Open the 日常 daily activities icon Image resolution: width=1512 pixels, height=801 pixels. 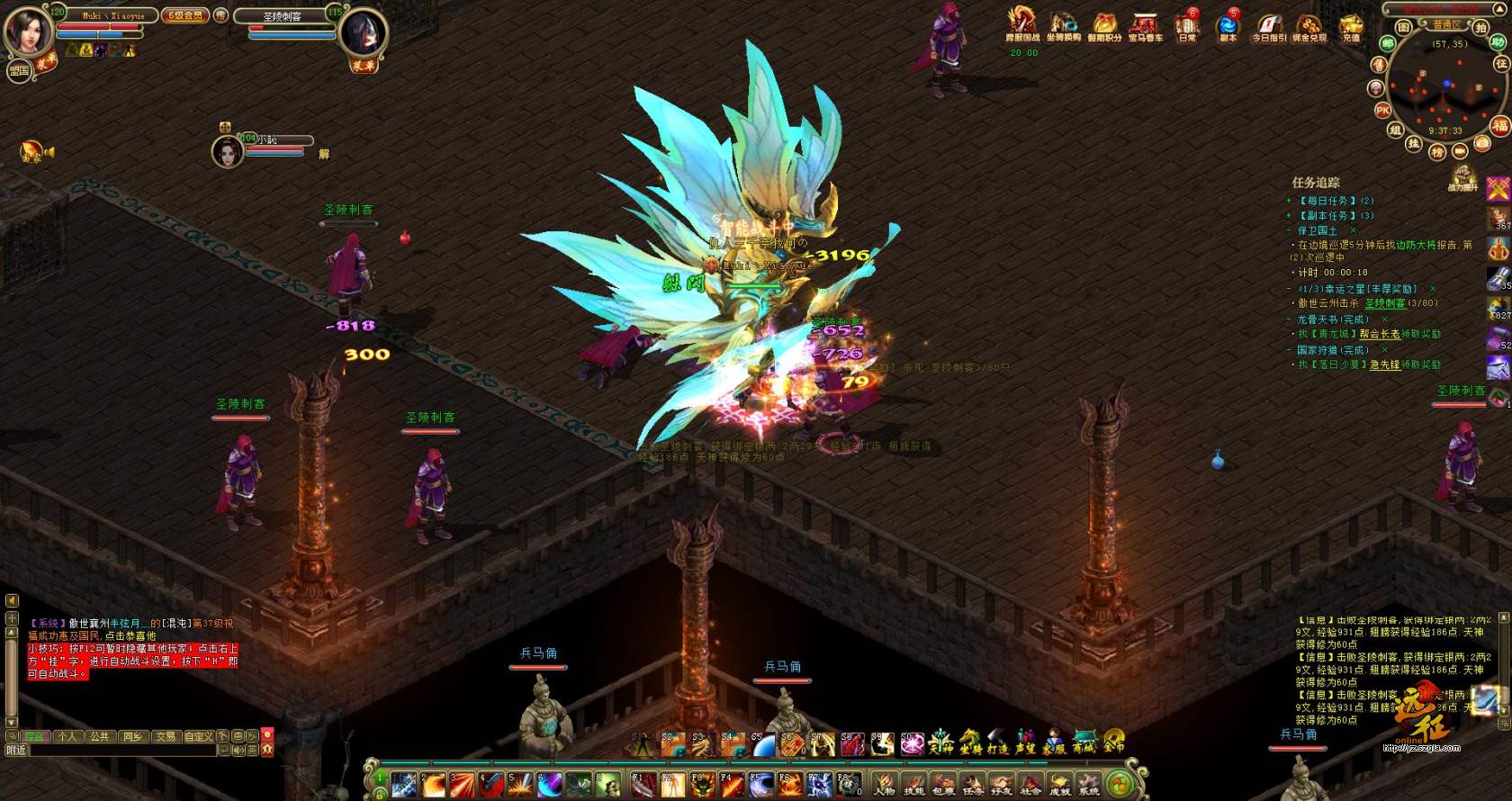[1187, 25]
